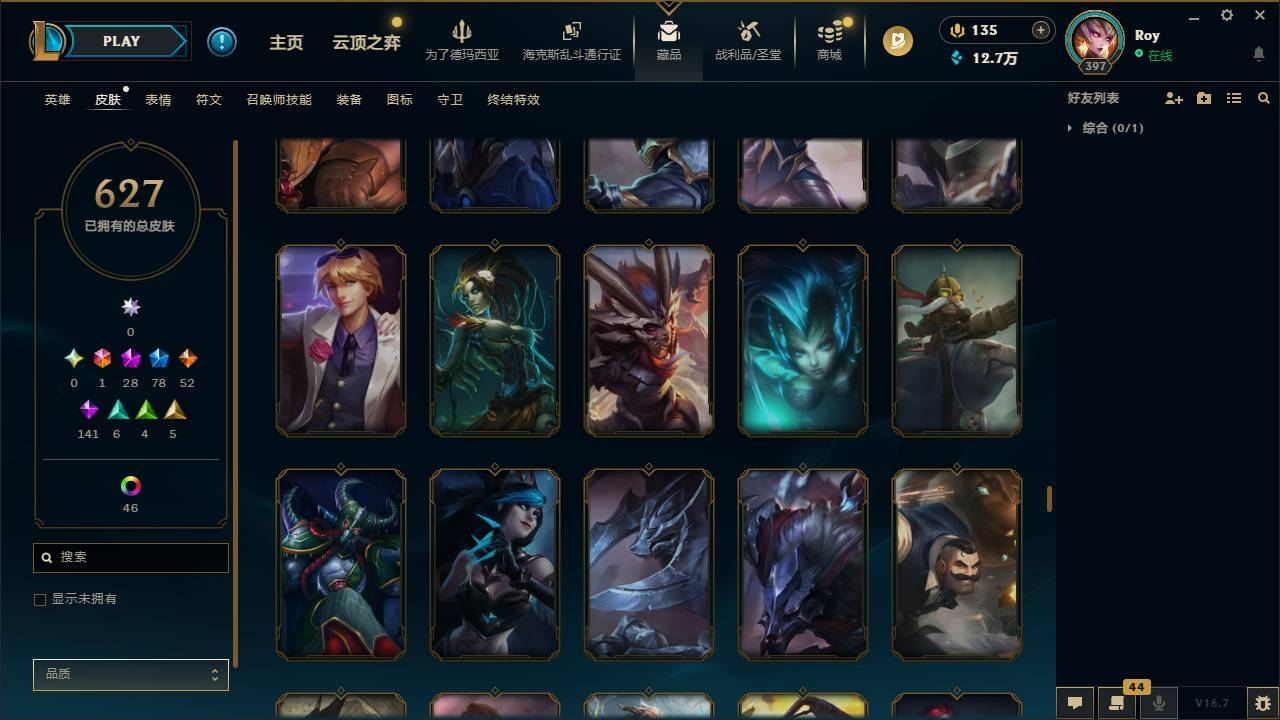Click the blue exclamation info button
Screen dimensions: 1280x720
pos(221,41)
